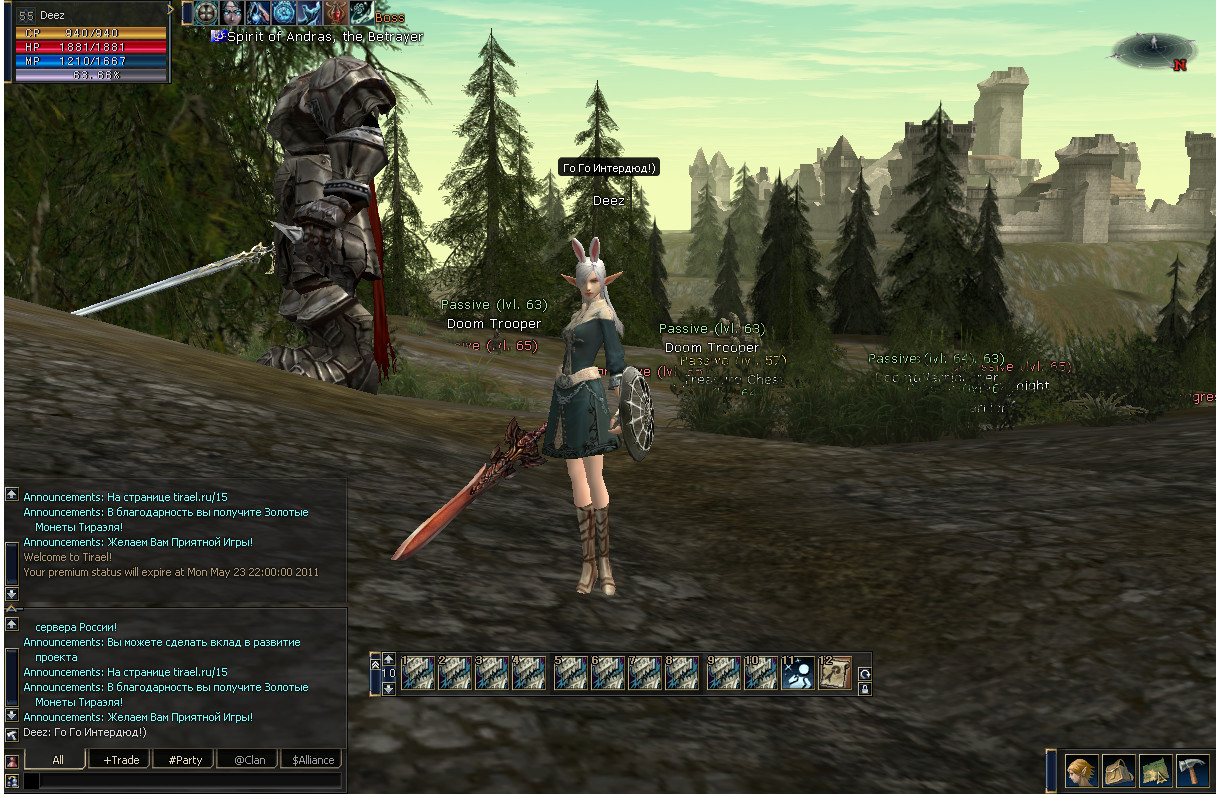Use the scroll item in slot 12
Screen dimensions: 1216x794
tap(834, 673)
